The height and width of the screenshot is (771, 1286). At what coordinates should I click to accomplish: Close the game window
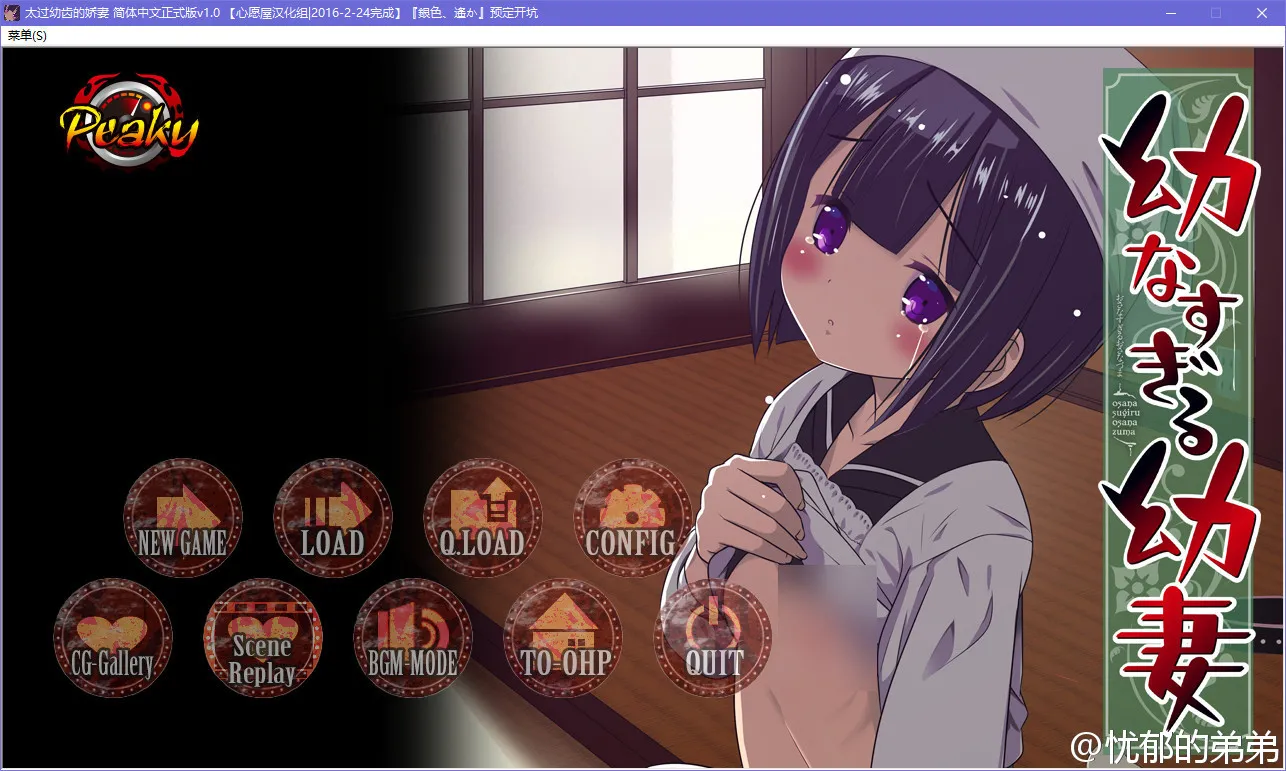[1261, 13]
